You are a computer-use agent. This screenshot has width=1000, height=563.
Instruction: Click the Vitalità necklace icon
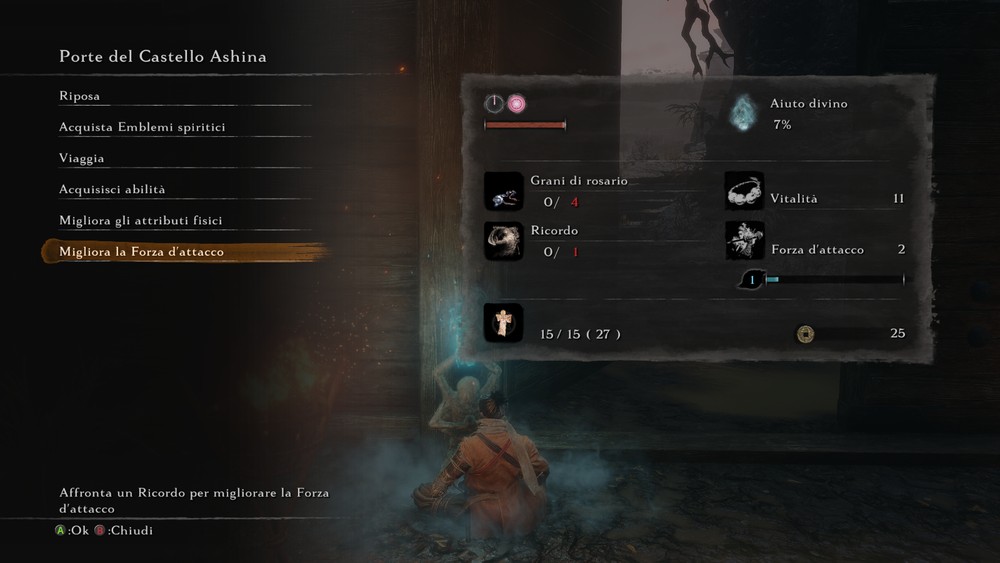click(744, 191)
